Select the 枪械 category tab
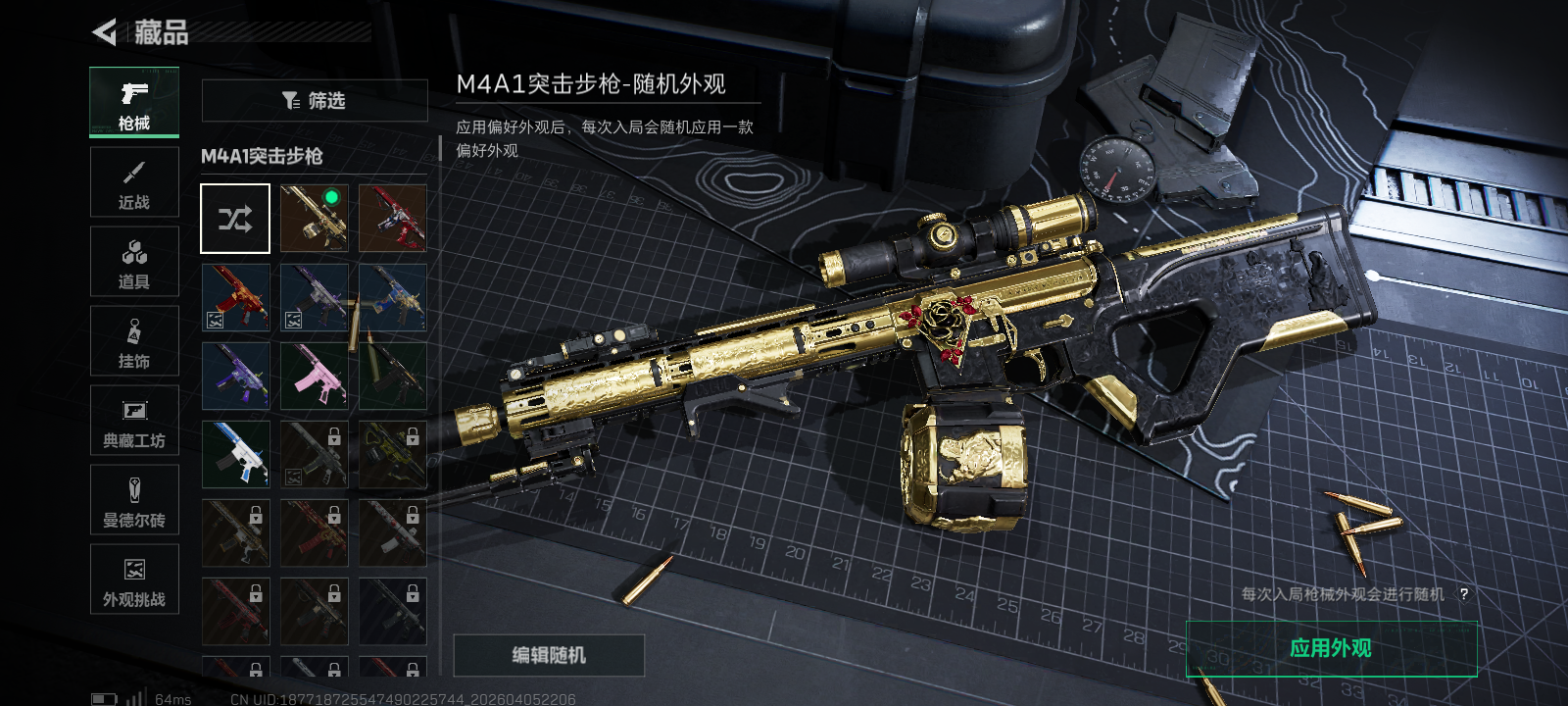The image size is (1568, 706). click(134, 102)
